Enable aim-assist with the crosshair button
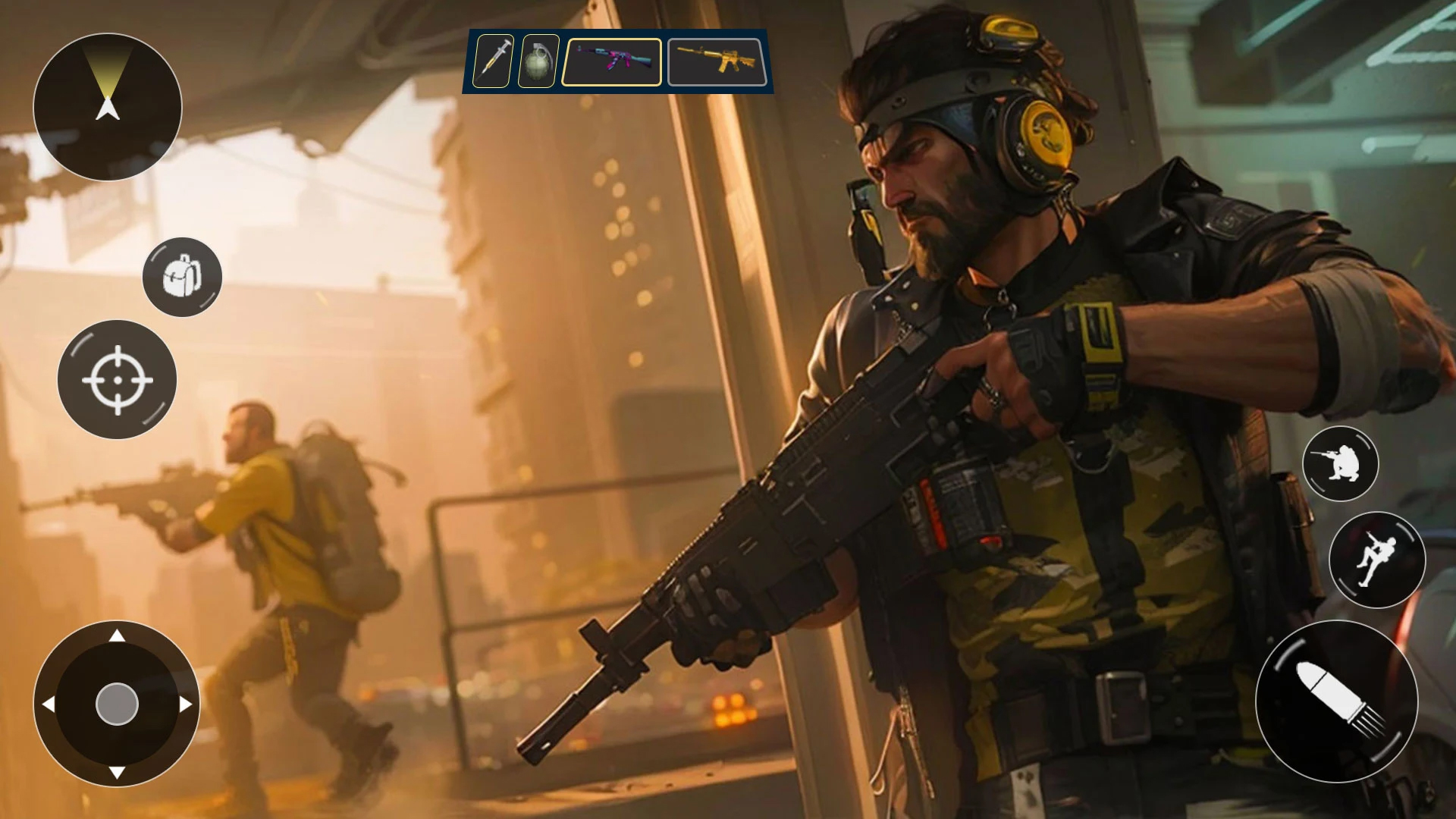1456x819 pixels. 118,381
